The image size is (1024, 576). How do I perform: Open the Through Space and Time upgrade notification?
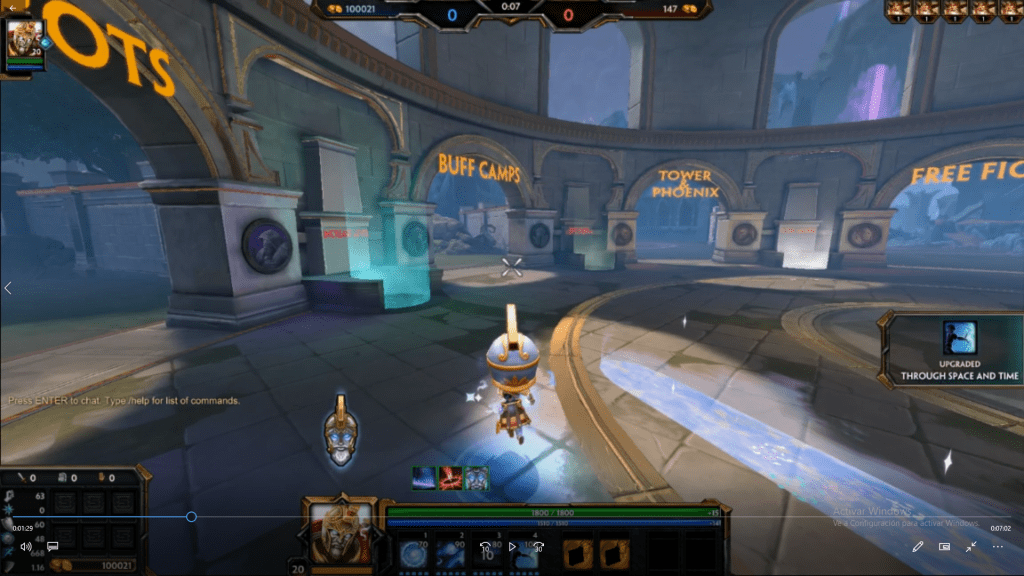click(x=952, y=350)
